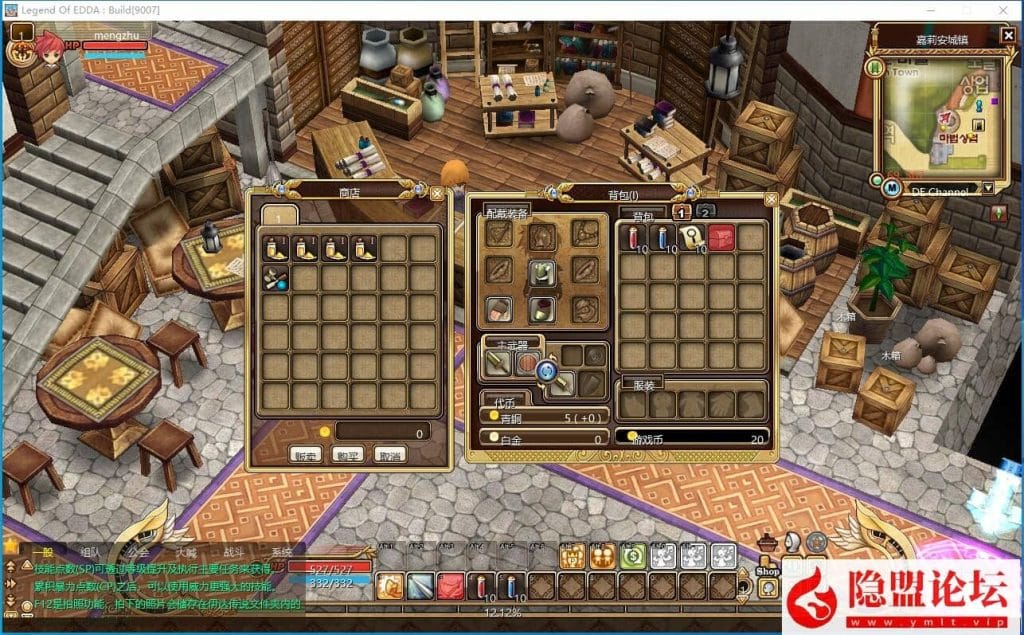Cancel the shop transaction (取消)
Screen dimensions: 1024x635
pyautogui.click(x=390, y=454)
